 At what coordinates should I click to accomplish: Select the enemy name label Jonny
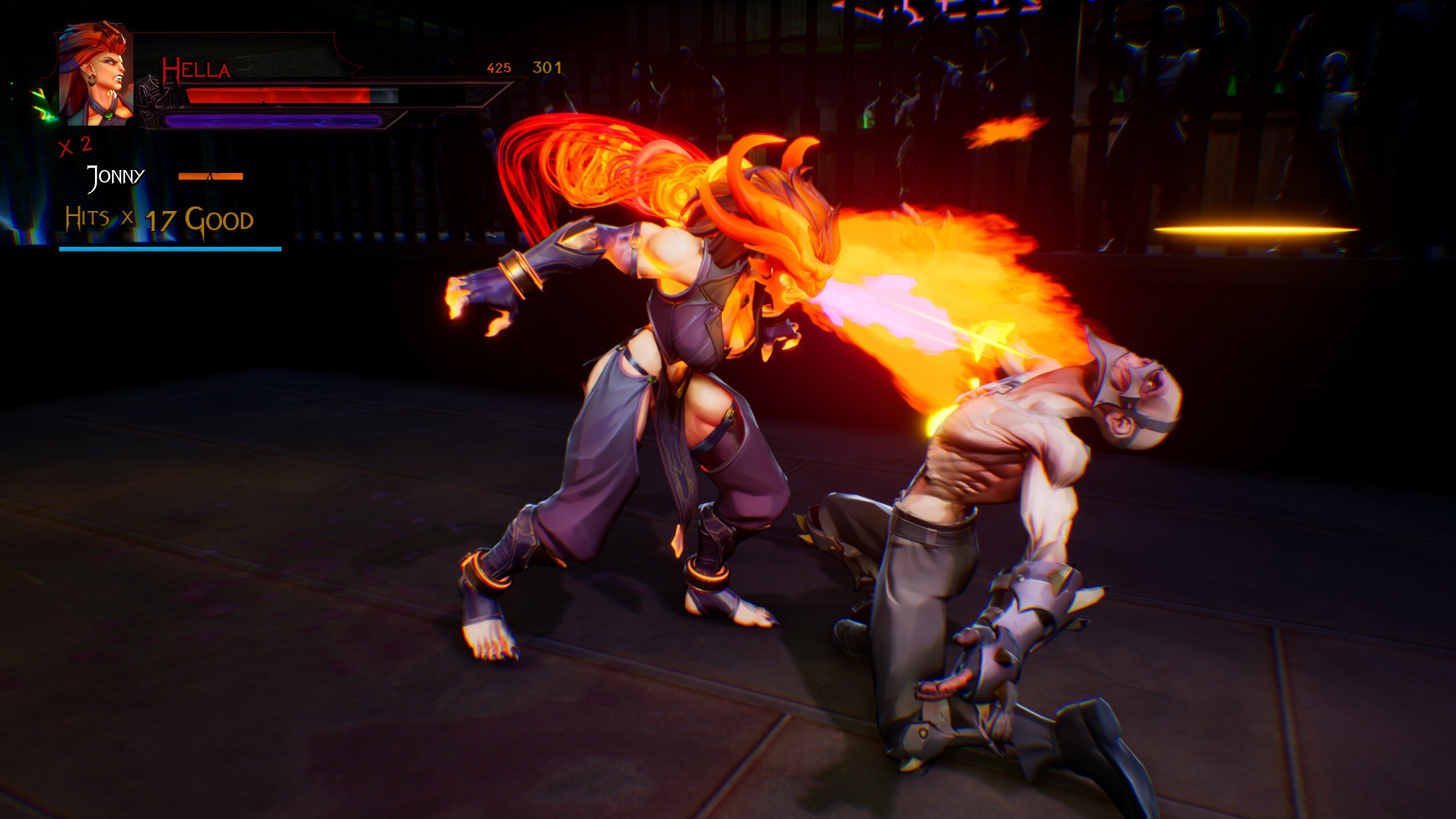(115, 176)
